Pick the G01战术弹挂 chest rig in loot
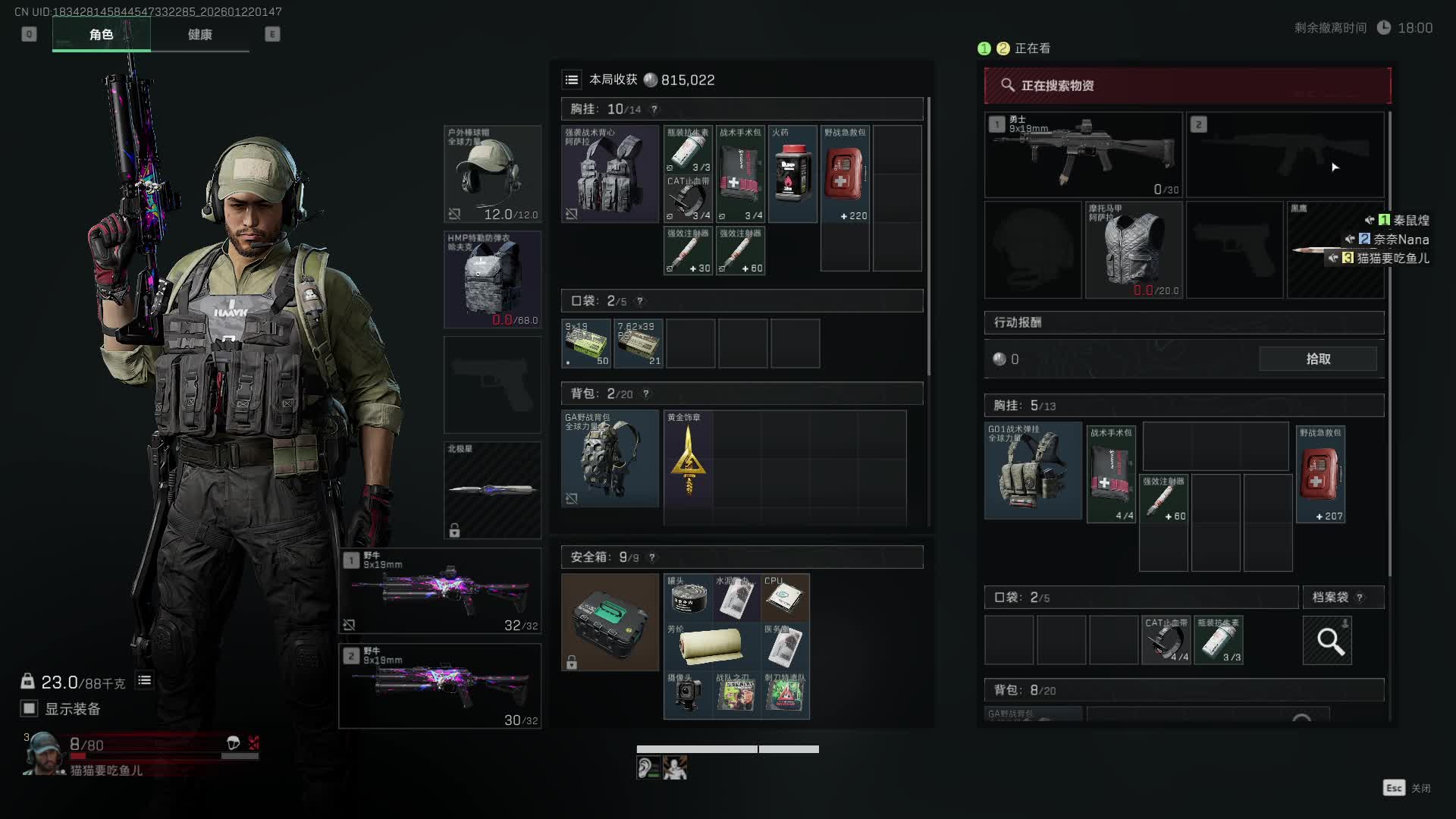The height and width of the screenshot is (819, 1456). (x=1033, y=471)
